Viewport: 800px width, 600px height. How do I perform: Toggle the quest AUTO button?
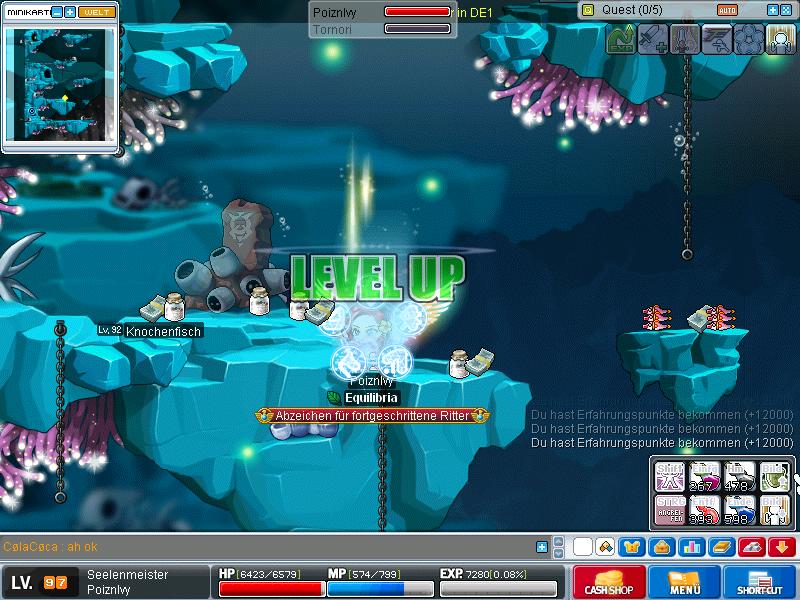coord(728,10)
